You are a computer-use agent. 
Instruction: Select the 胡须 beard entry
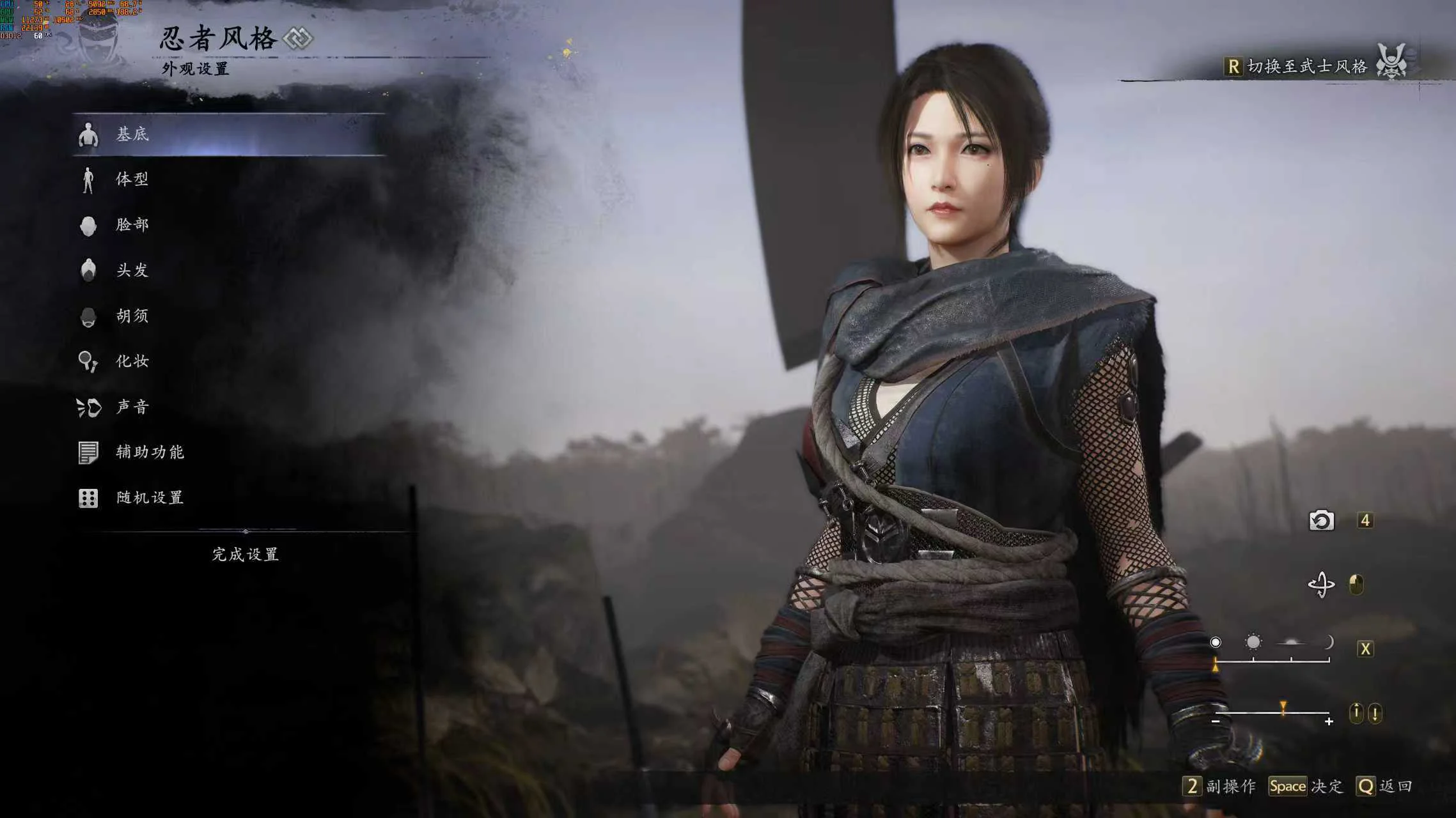(132, 316)
